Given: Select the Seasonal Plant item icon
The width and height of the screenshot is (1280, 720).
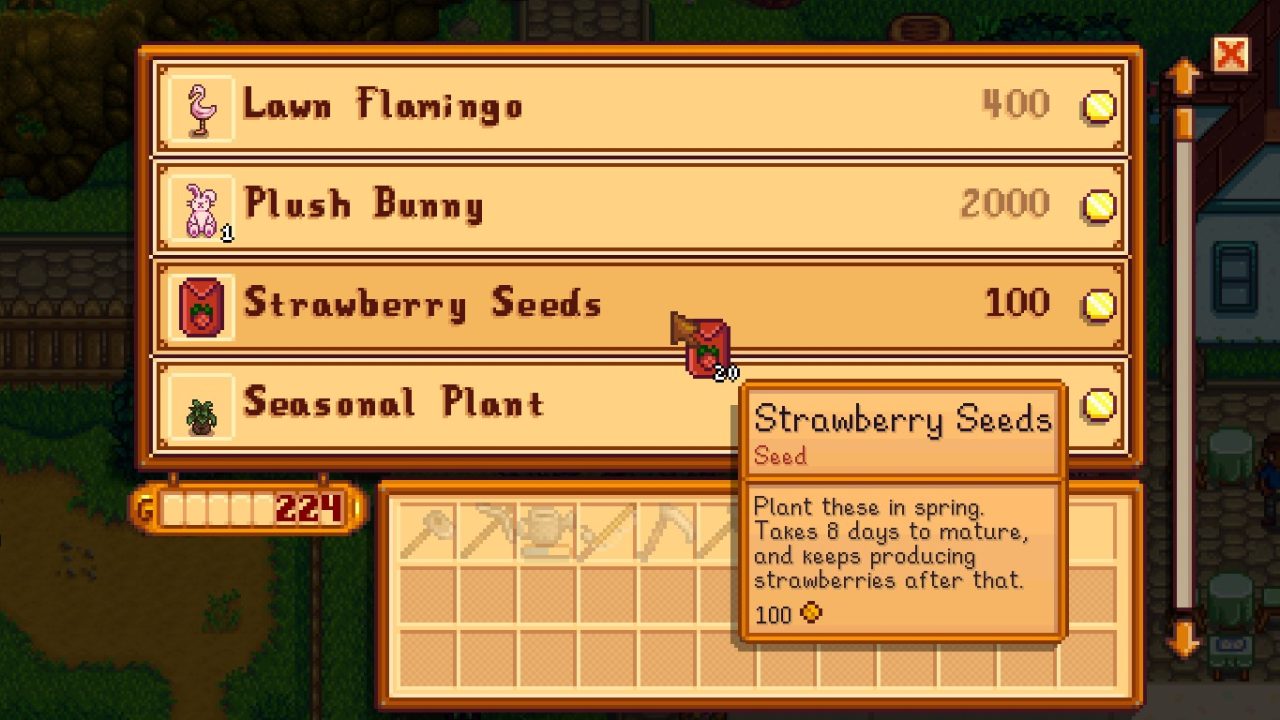Looking at the screenshot, I should (x=198, y=403).
